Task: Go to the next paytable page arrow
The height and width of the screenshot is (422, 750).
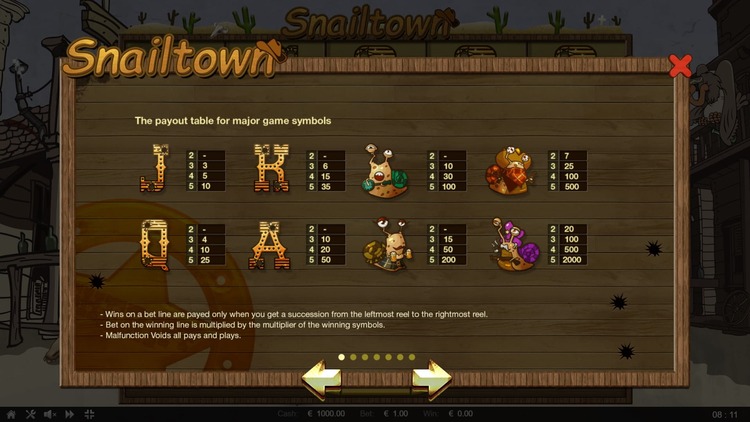Action: pos(432,380)
